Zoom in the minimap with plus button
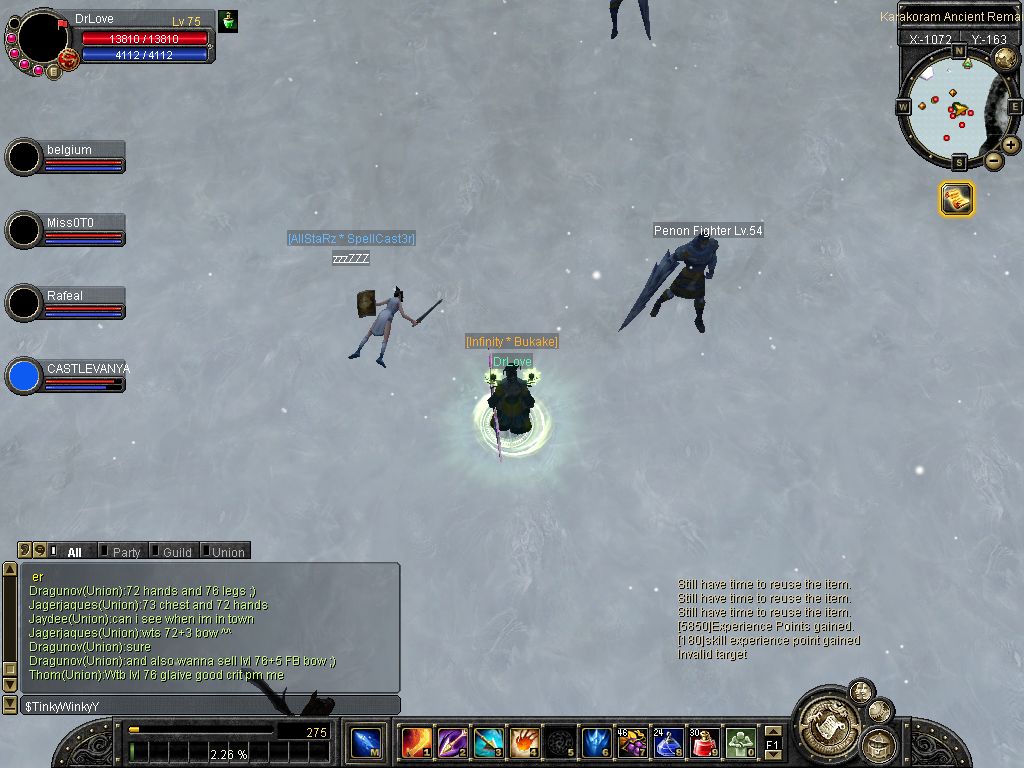The width and height of the screenshot is (1024, 768). (x=1011, y=145)
